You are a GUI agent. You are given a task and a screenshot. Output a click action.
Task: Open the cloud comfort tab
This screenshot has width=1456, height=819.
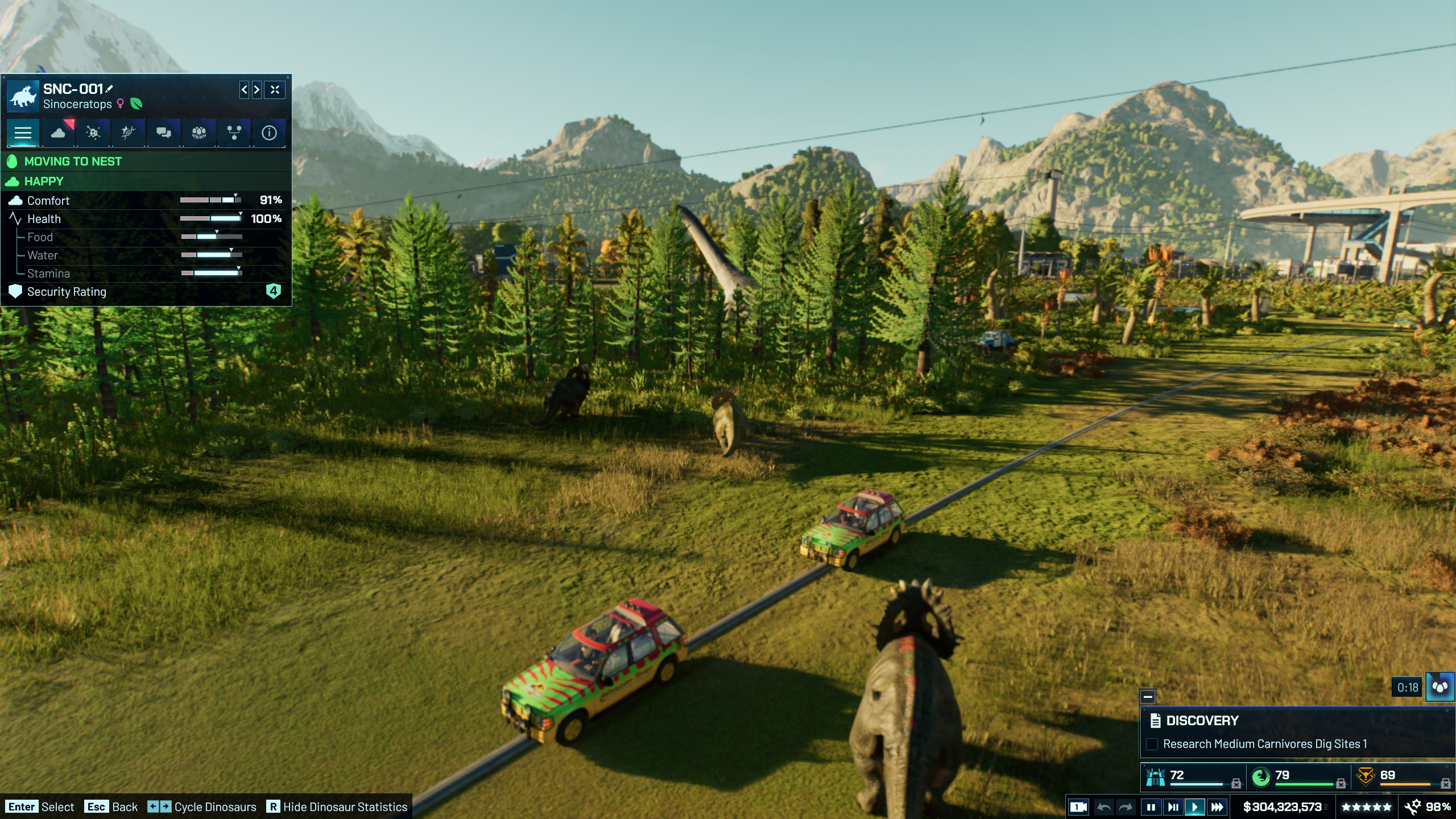point(58,133)
